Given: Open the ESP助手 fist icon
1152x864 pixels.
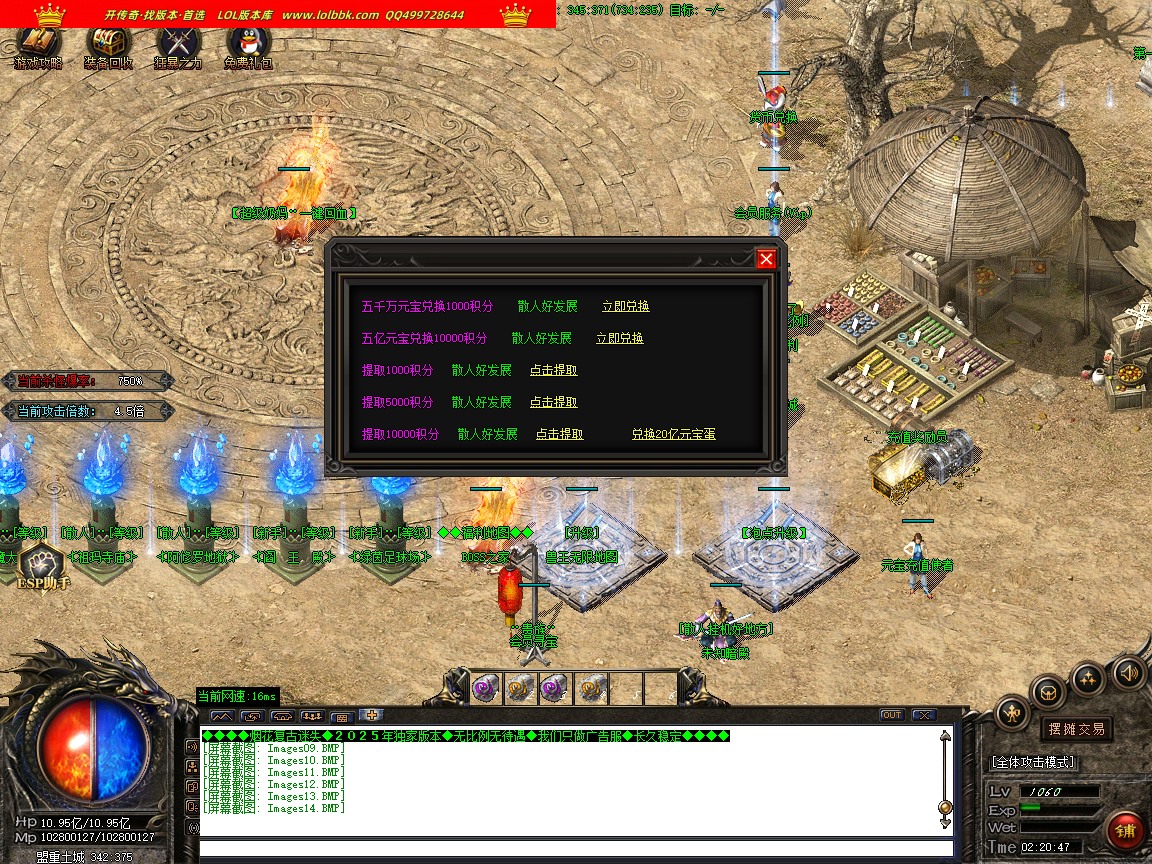Looking at the screenshot, I should tap(42, 567).
